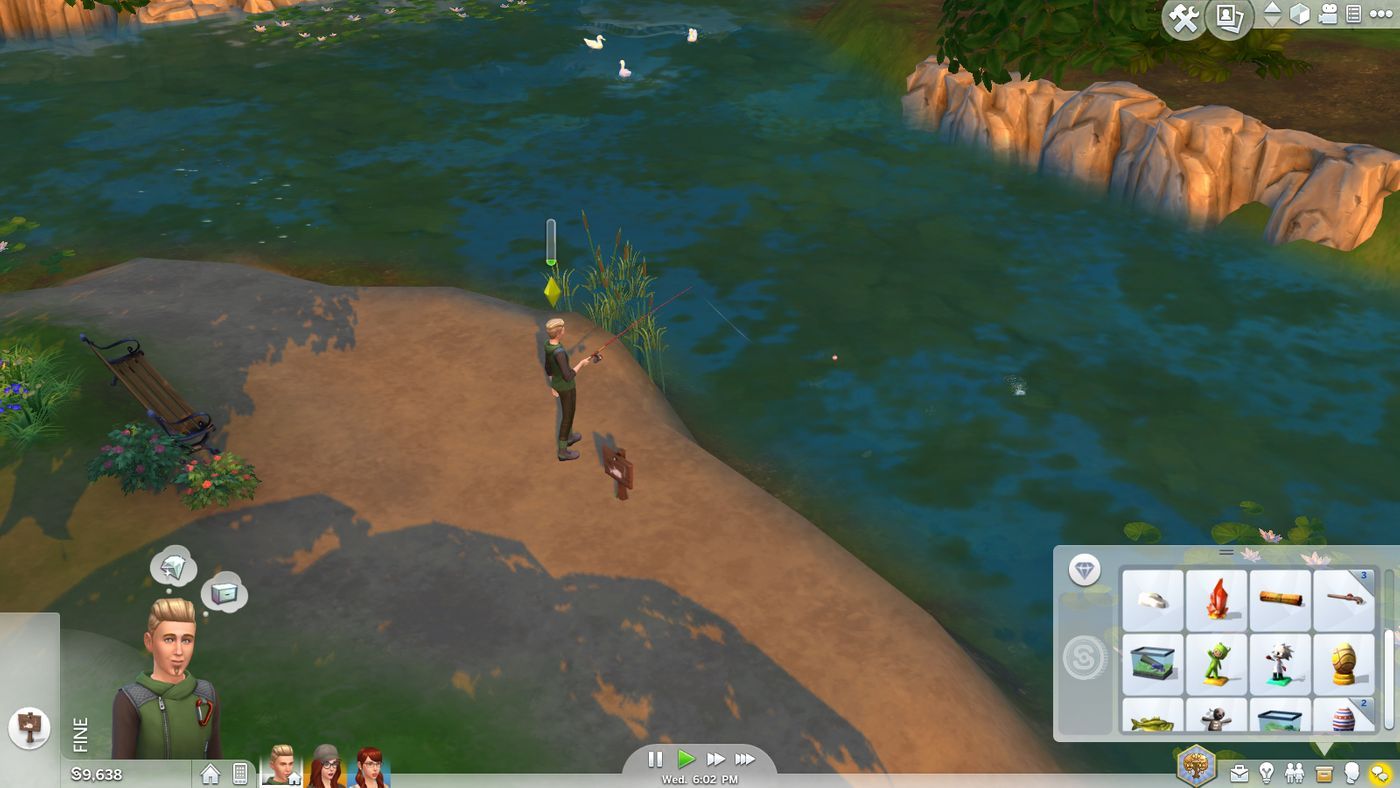Image resolution: width=1400 pixels, height=788 pixels.
Task: Go down one floor with the down arrow
Action: click(1272, 22)
